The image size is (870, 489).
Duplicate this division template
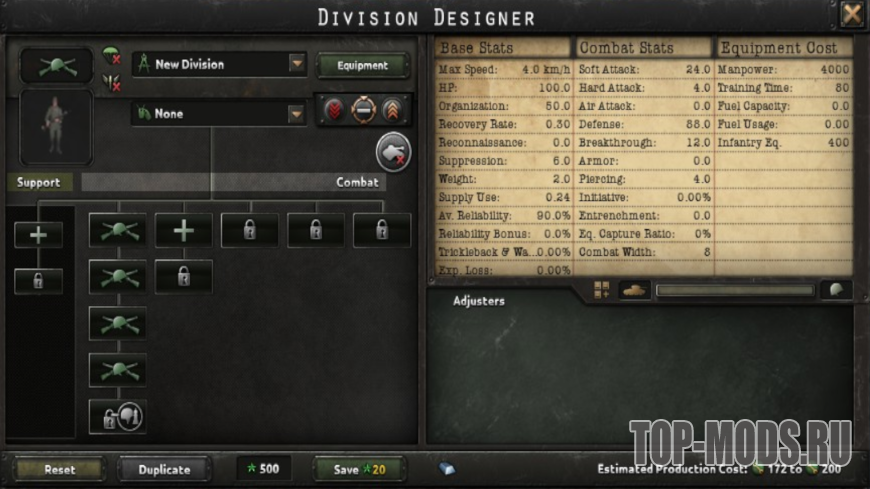(x=164, y=469)
